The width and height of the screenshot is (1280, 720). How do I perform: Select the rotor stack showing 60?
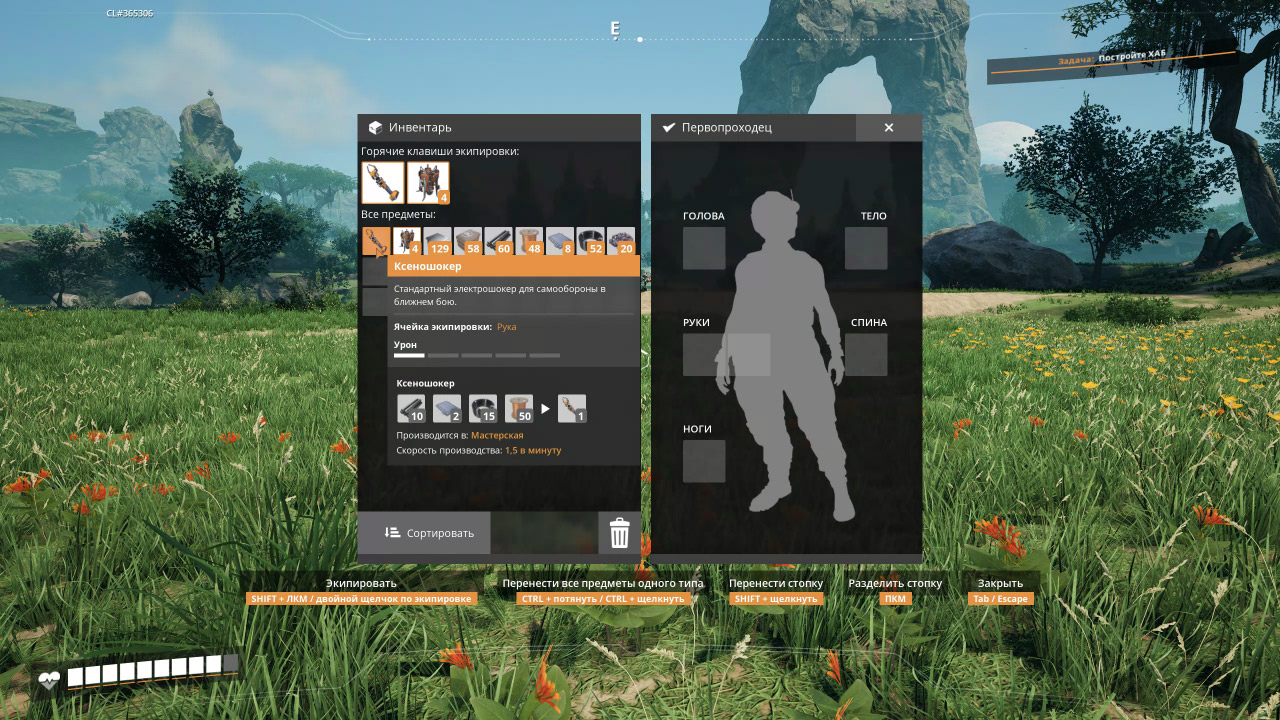coord(497,240)
